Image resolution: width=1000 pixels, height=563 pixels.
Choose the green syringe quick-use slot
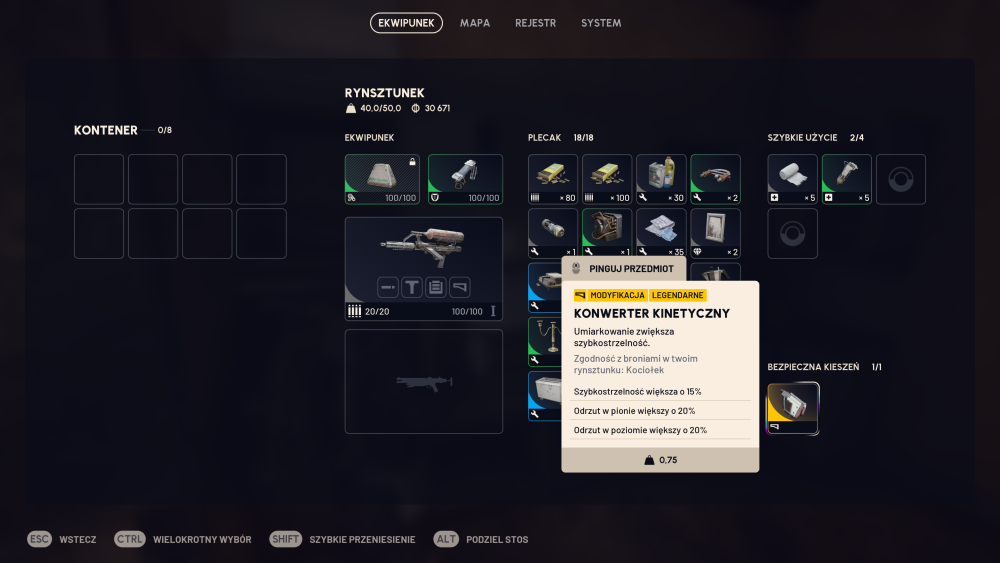point(847,179)
